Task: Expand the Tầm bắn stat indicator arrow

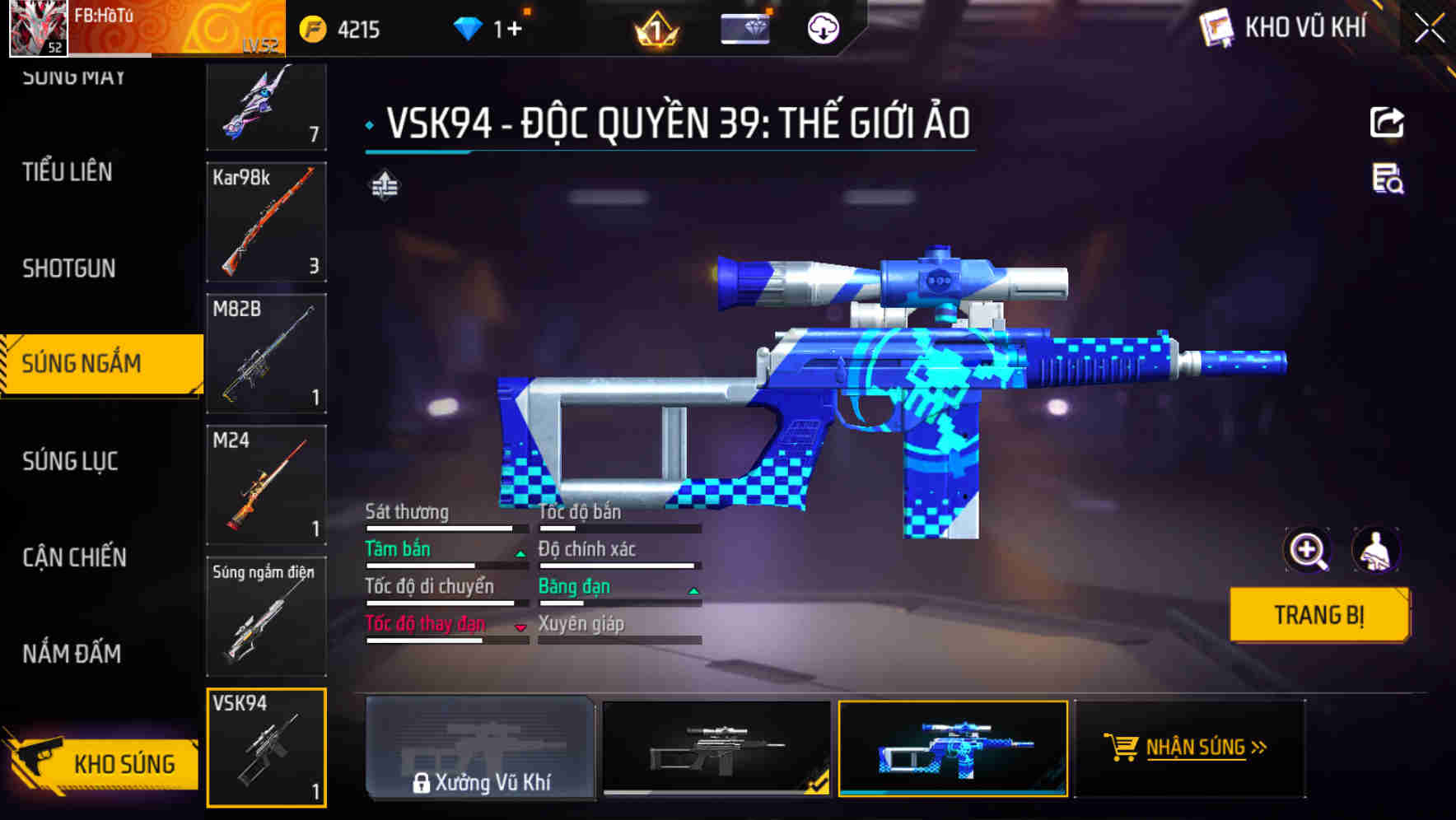Action: click(x=520, y=553)
